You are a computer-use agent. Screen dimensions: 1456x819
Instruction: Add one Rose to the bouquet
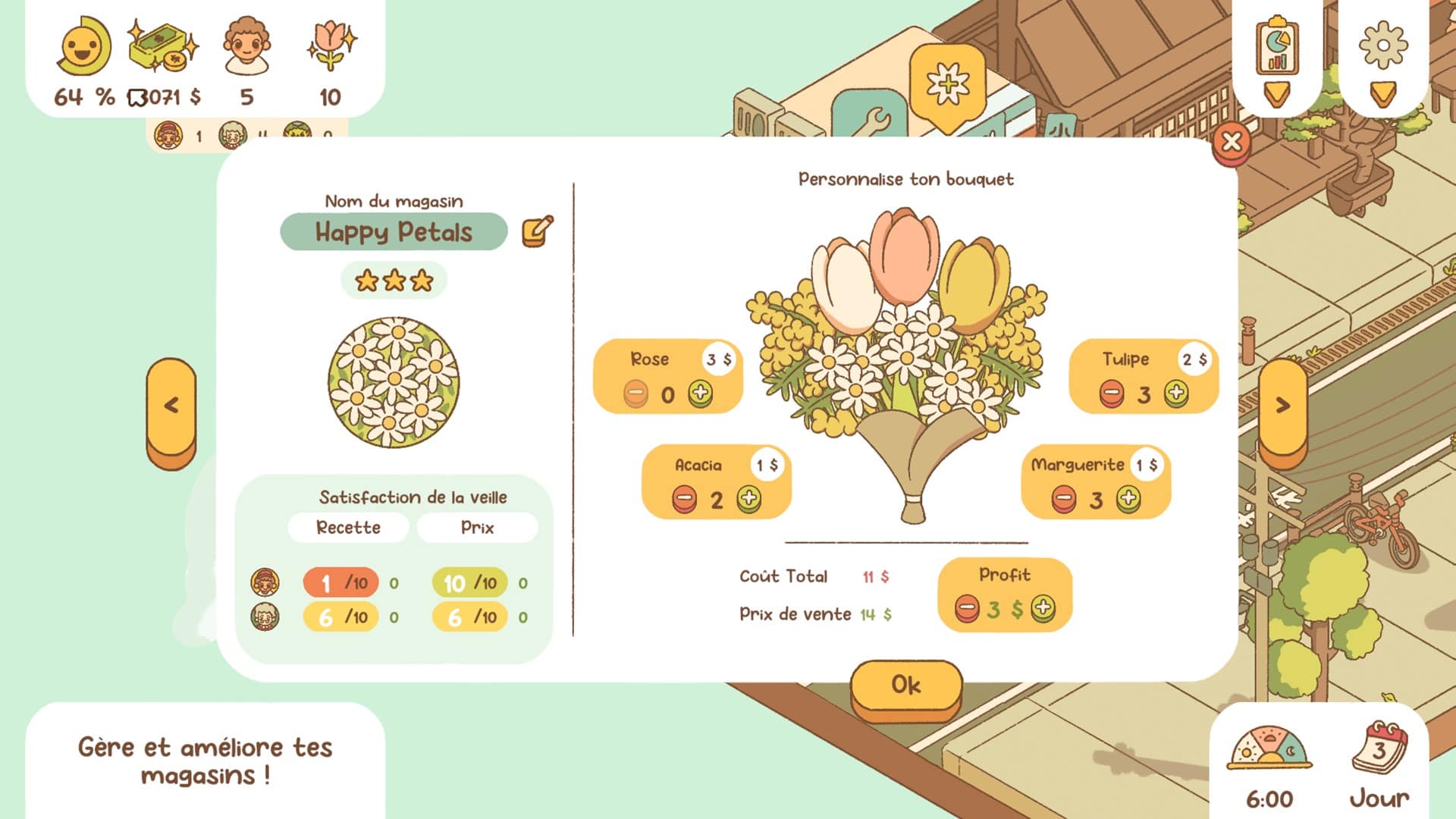[x=701, y=394]
